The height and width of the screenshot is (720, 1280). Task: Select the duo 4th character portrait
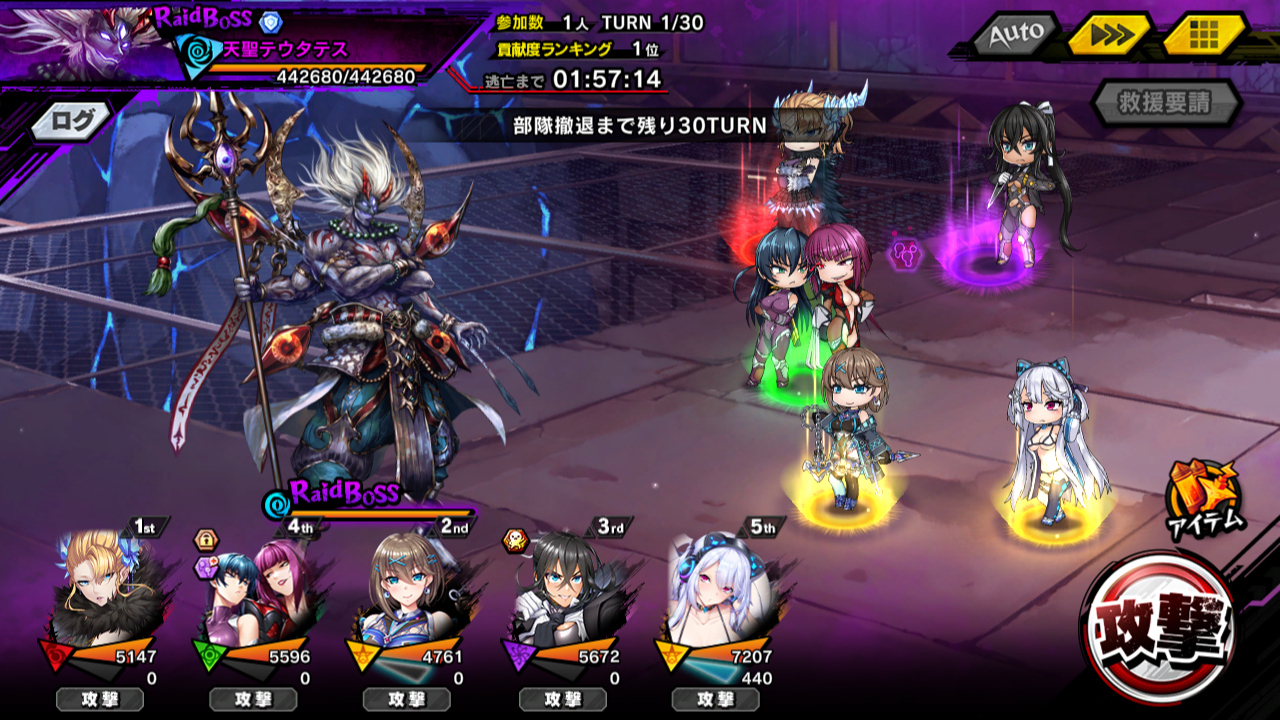(x=255, y=590)
